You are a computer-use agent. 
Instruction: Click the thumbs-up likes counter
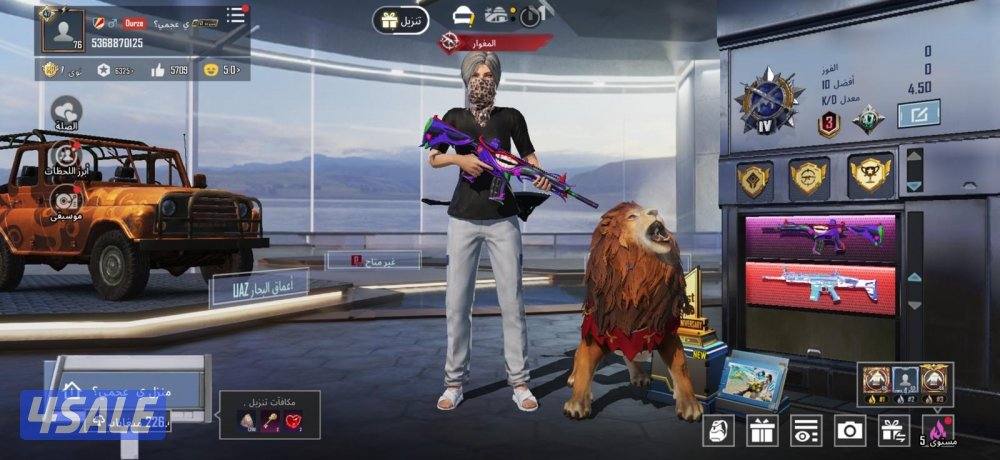pos(168,70)
